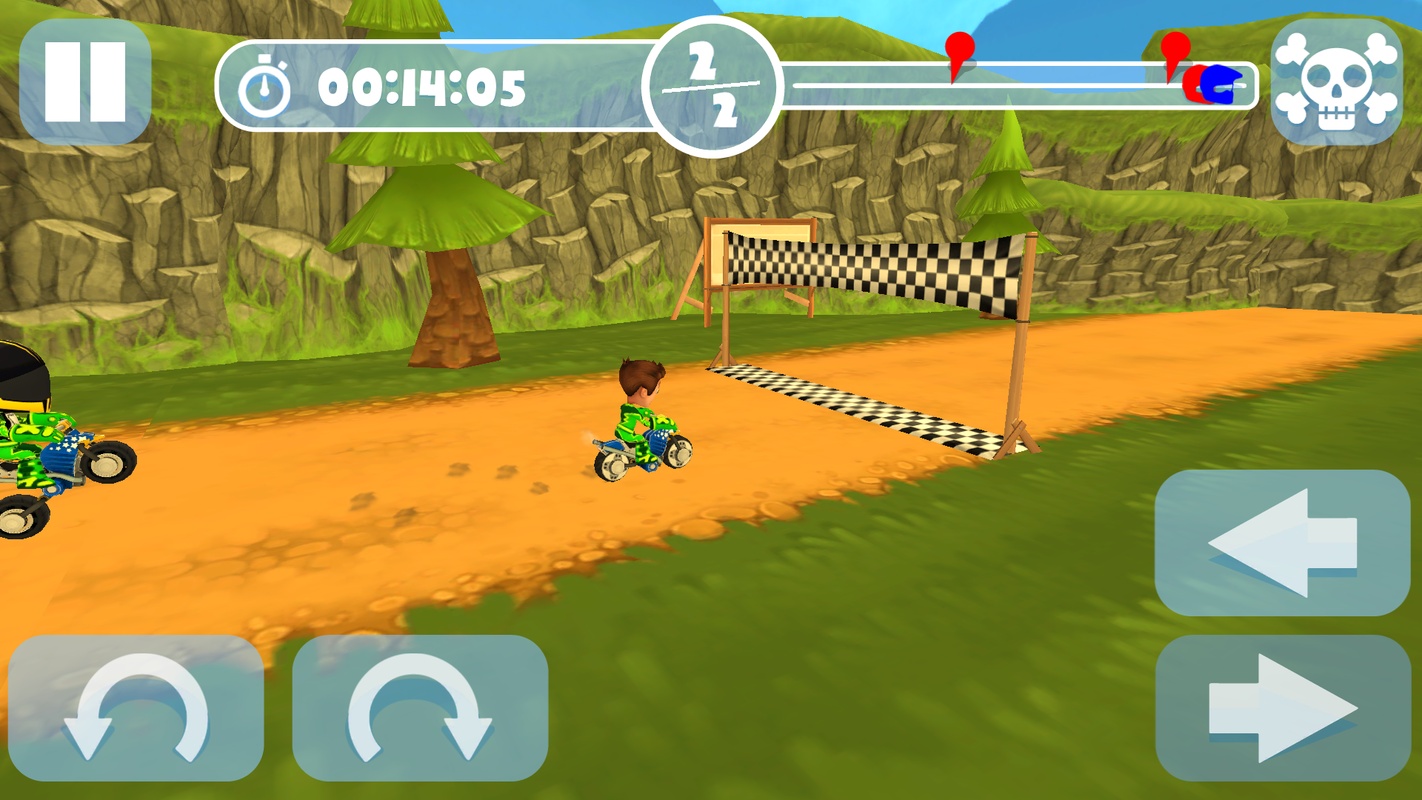Pause the race

click(x=85, y=81)
